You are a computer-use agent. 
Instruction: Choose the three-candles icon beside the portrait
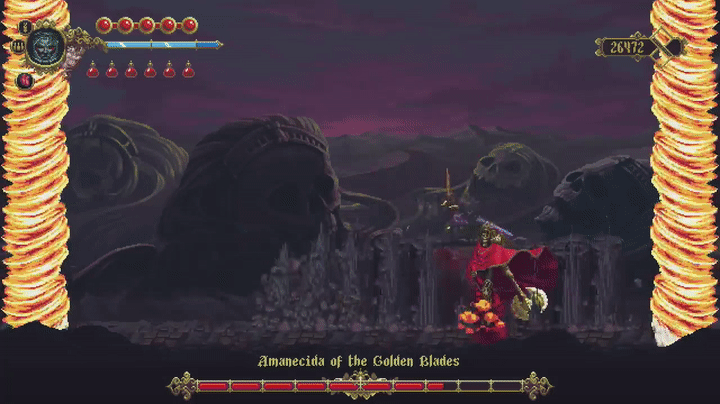[18, 45]
